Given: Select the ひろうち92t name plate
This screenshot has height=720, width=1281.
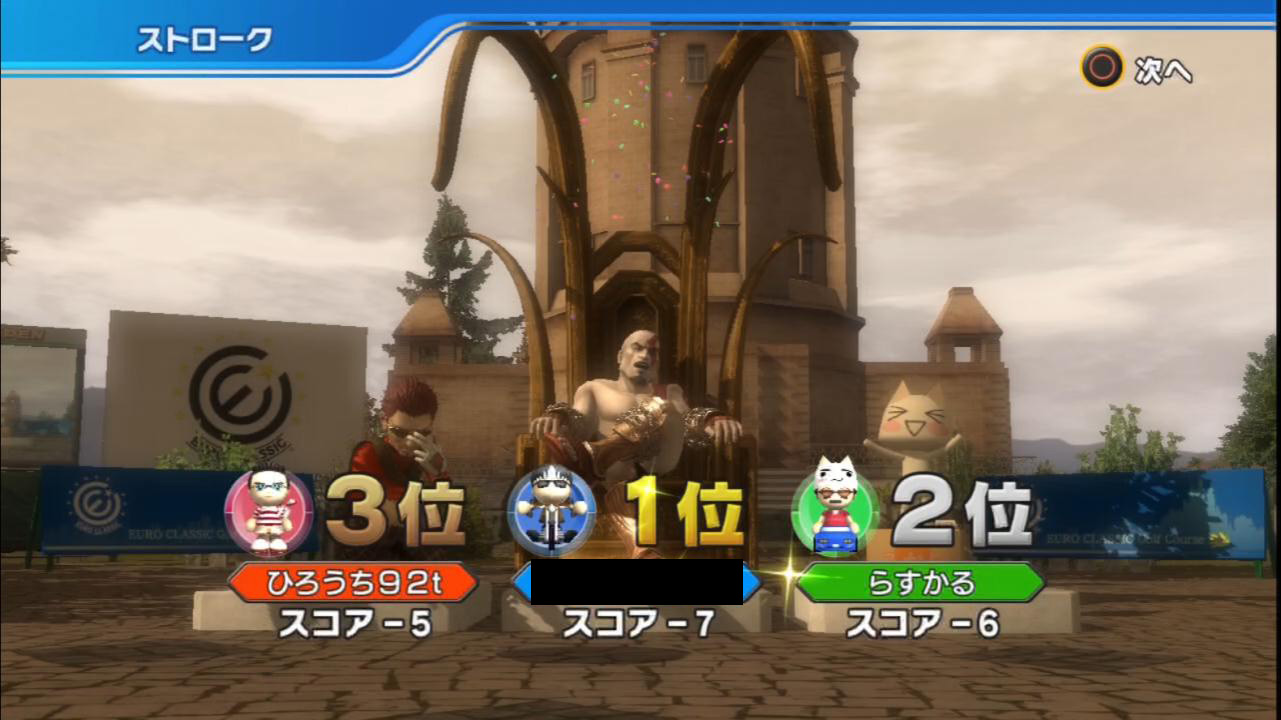Looking at the screenshot, I should pos(353,583).
